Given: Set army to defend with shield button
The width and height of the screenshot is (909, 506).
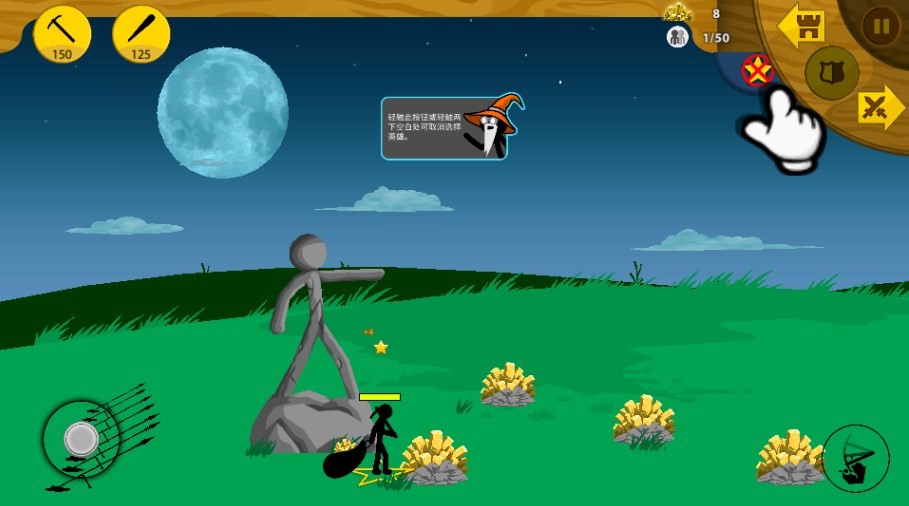Looking at the screenshot, I should (832, 72).
